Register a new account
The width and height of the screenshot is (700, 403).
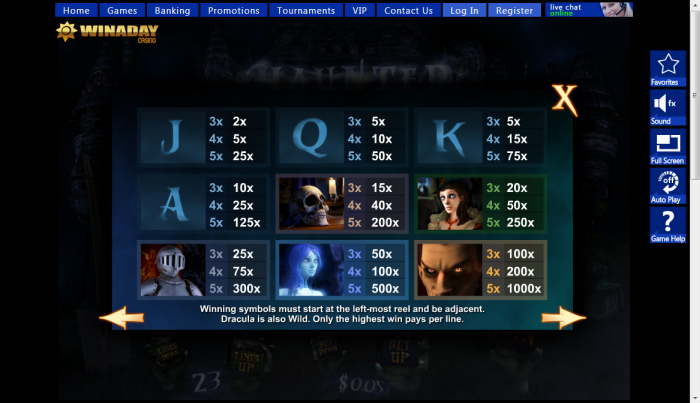pyautogui.click(x=514, y=10)
